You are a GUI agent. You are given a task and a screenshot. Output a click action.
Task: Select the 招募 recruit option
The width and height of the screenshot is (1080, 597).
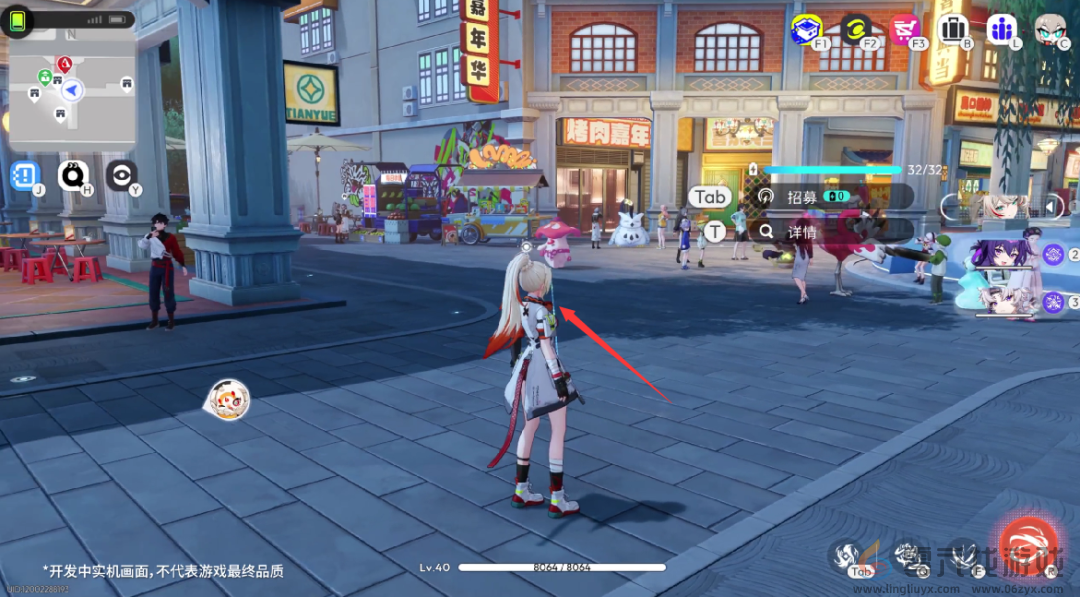coord(800,197)
